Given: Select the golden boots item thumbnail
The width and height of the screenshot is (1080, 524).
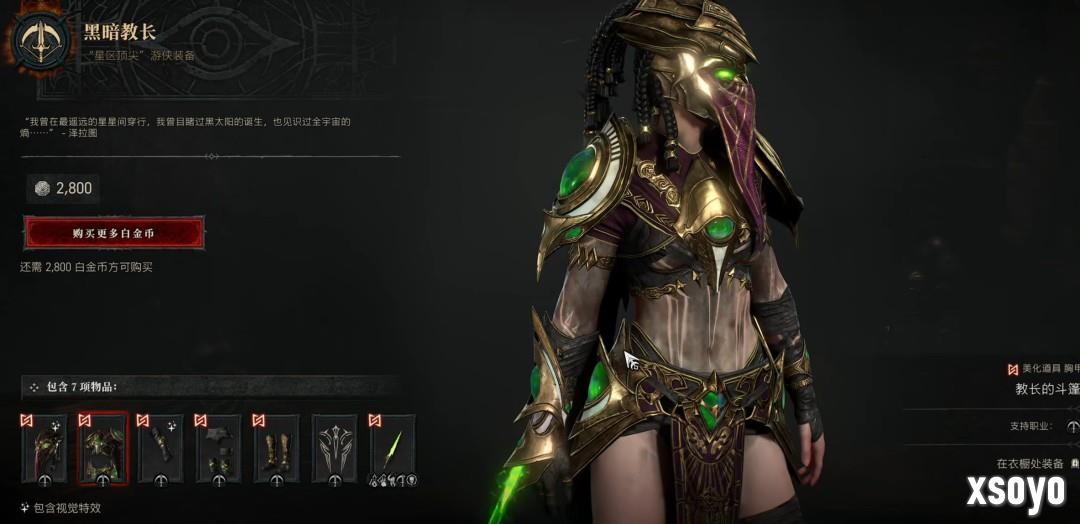Looking at the screenshot, I should point(277,449).
